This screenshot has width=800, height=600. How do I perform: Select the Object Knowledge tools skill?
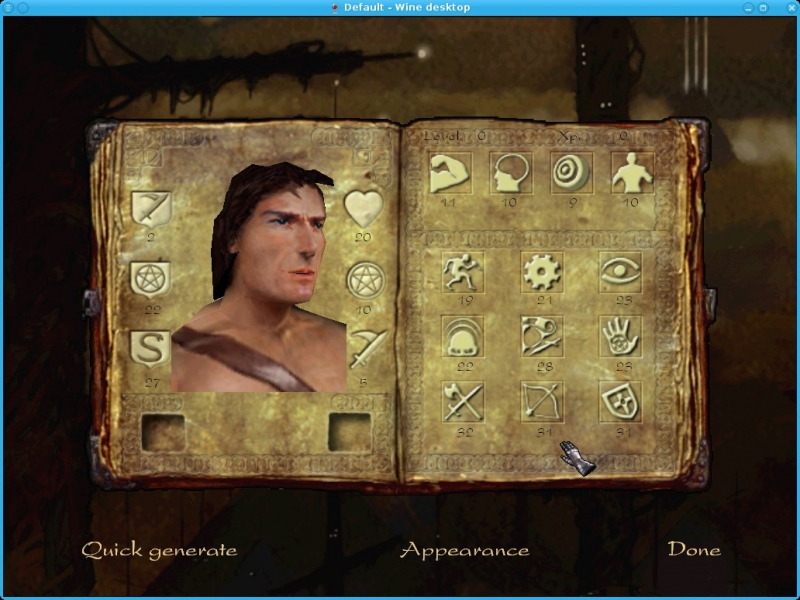click(542, 337)
